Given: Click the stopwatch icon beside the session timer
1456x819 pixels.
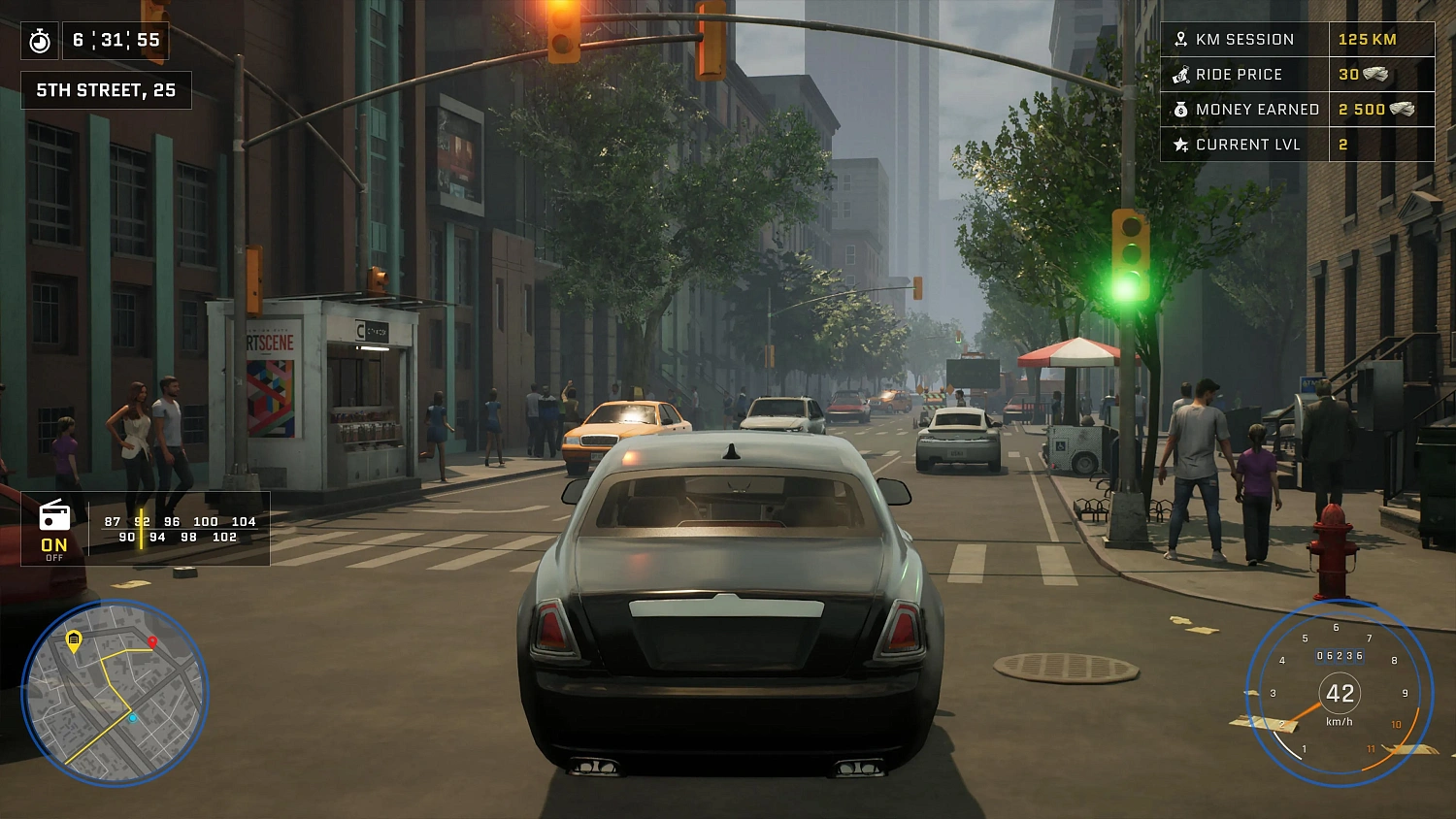Looking at the screenshot, I should point(40,41).
